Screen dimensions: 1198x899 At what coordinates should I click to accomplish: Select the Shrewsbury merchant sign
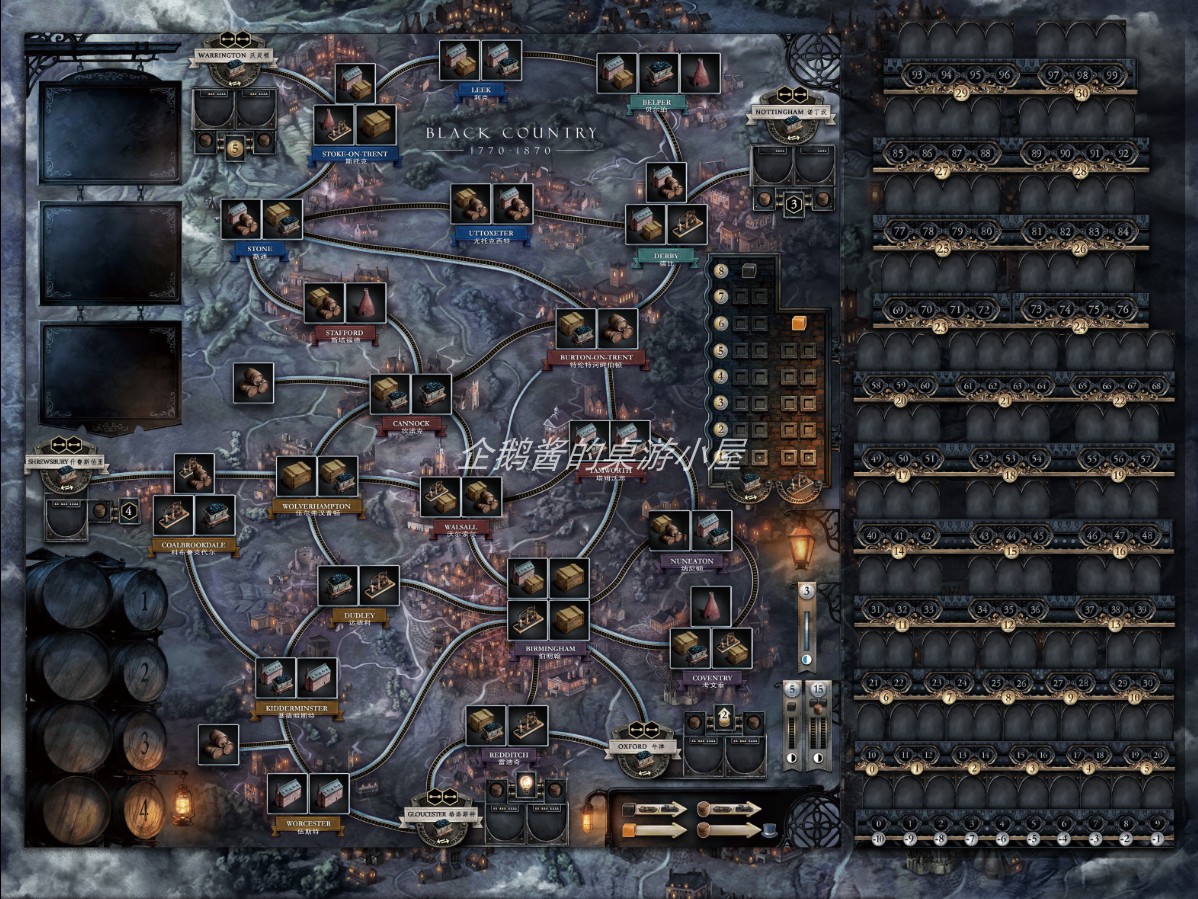click(67, 462)
